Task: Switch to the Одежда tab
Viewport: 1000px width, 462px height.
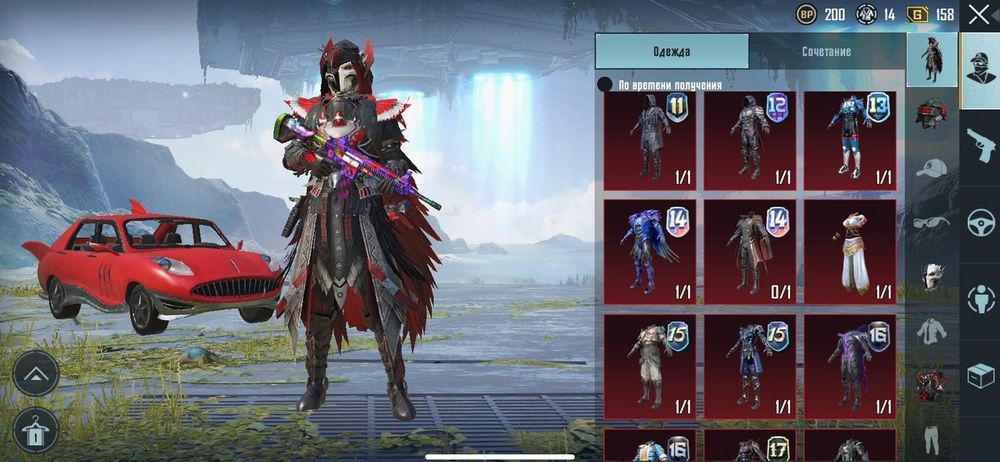Action: pyautogui.click(x=672, y=51)
